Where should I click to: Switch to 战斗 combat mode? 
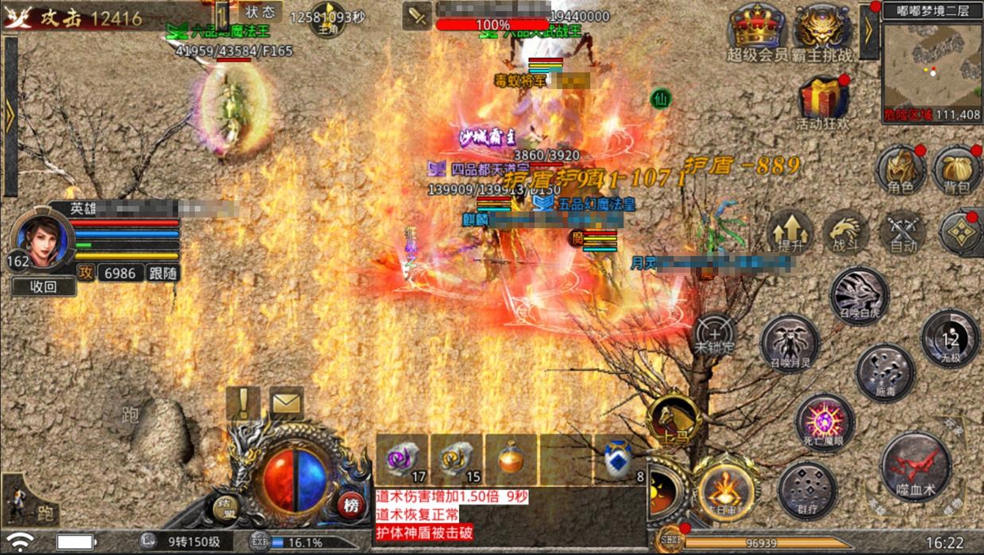coord(846,232)
